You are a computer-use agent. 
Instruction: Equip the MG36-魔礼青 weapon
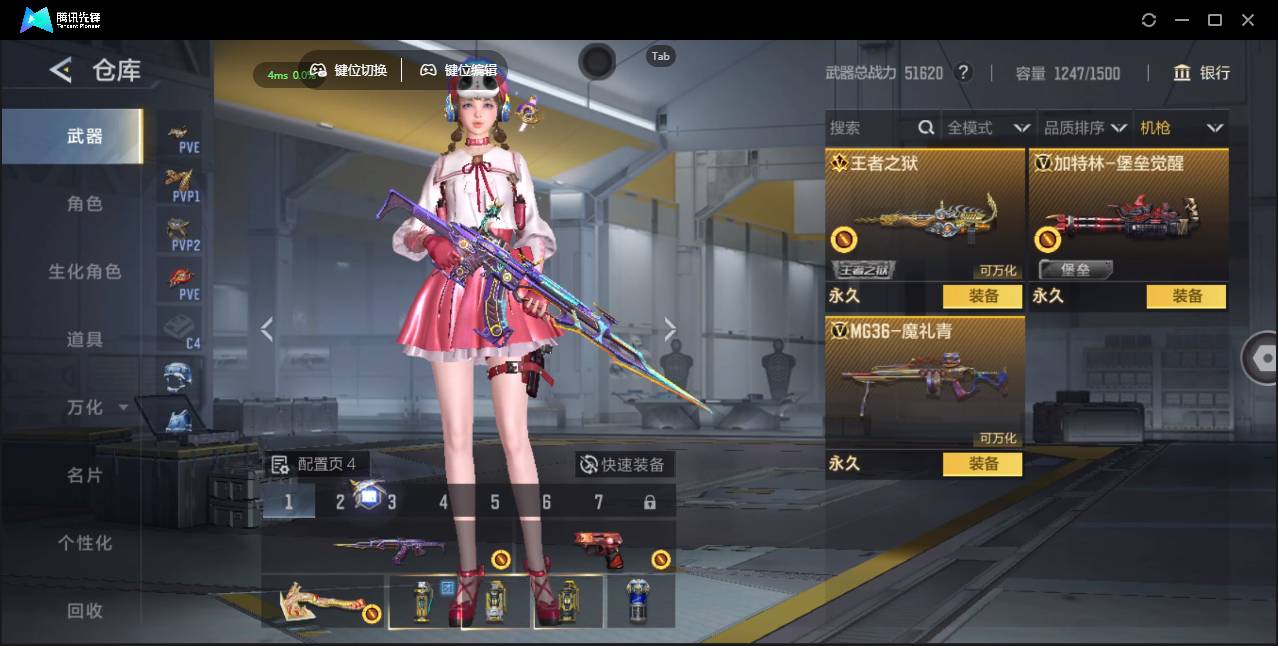[983, 464]
